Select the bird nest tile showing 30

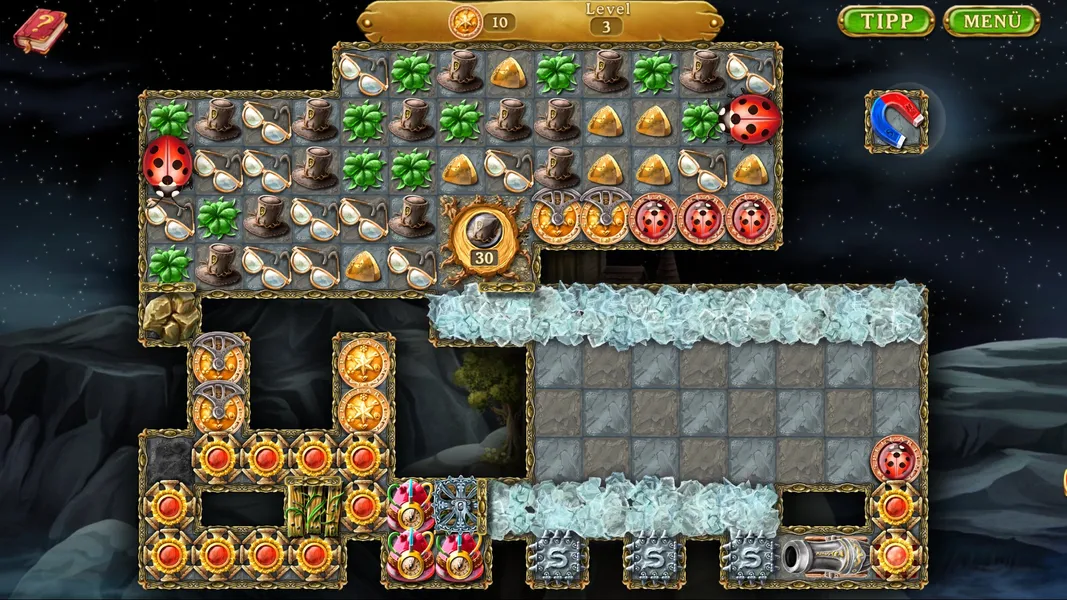point(484,236)
